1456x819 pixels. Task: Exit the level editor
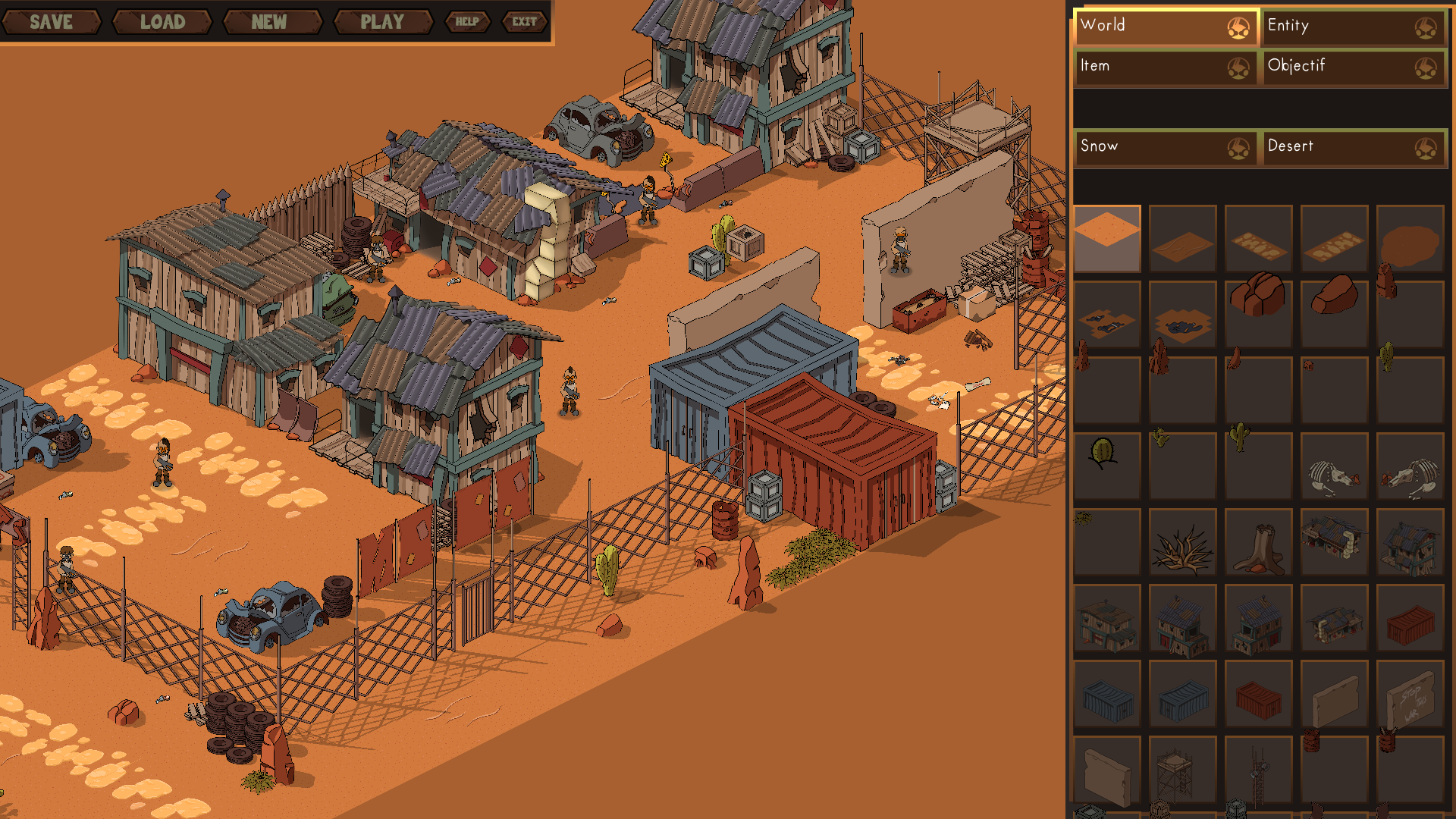tap(524, 22)
